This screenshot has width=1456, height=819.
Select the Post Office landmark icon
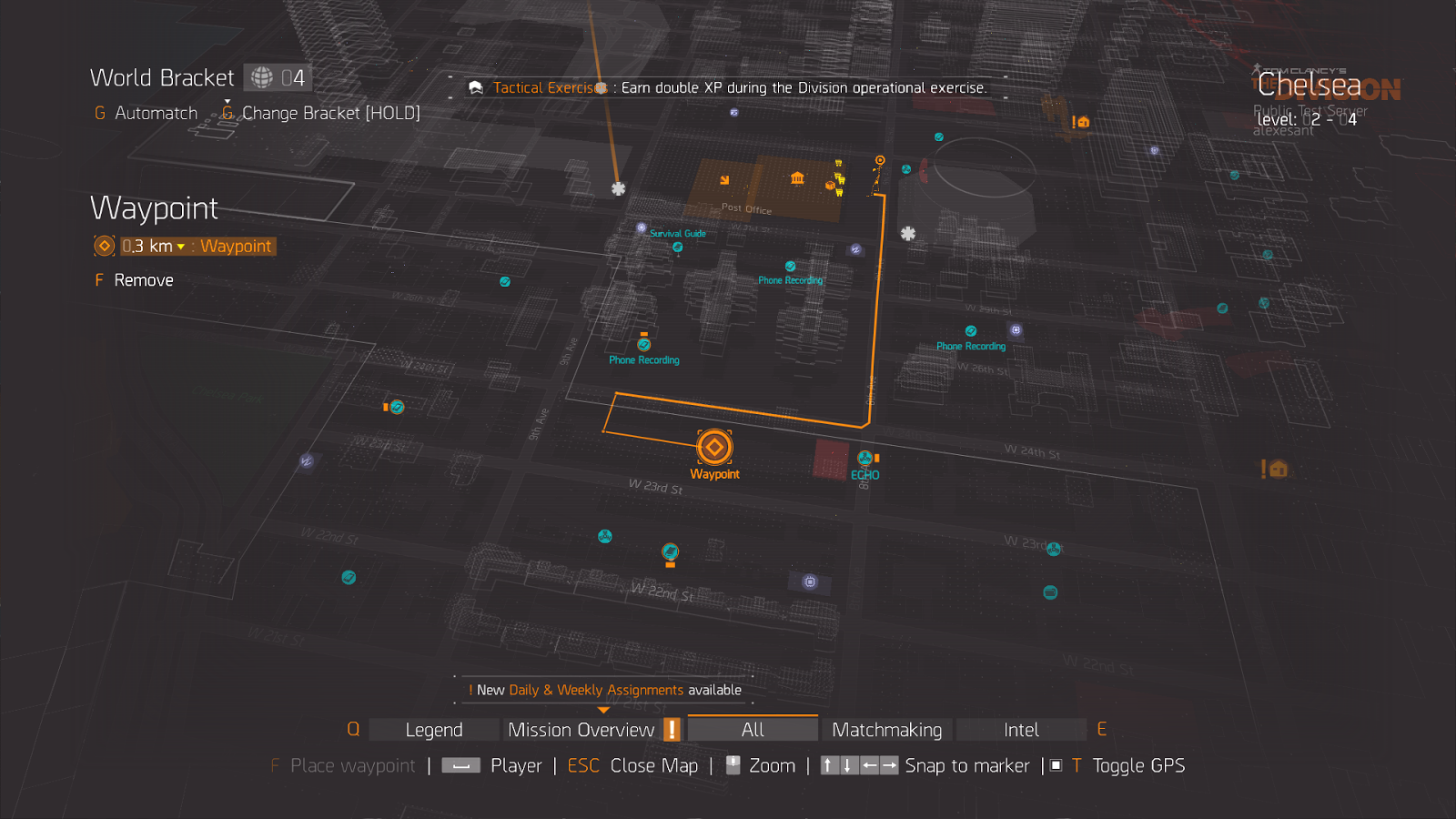click(x=796, y=178)
